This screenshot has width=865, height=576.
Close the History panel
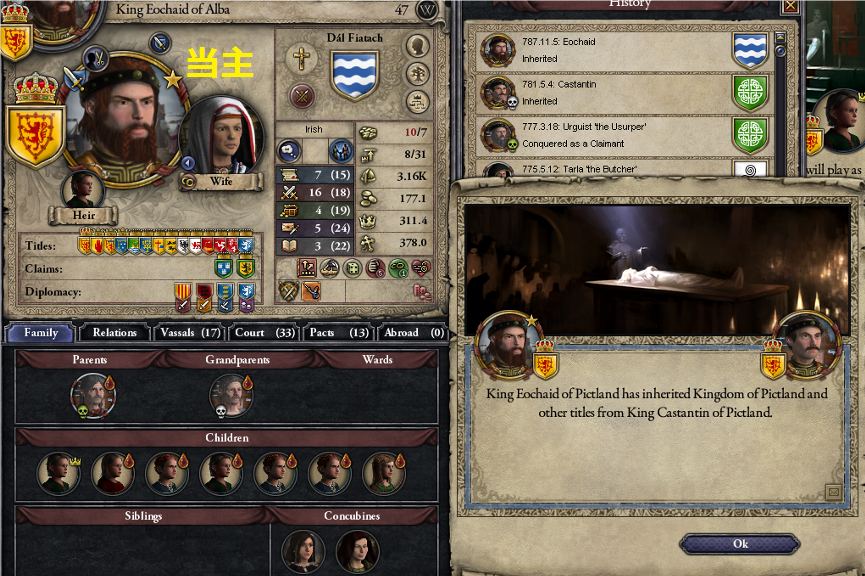(x=790, y=6)
